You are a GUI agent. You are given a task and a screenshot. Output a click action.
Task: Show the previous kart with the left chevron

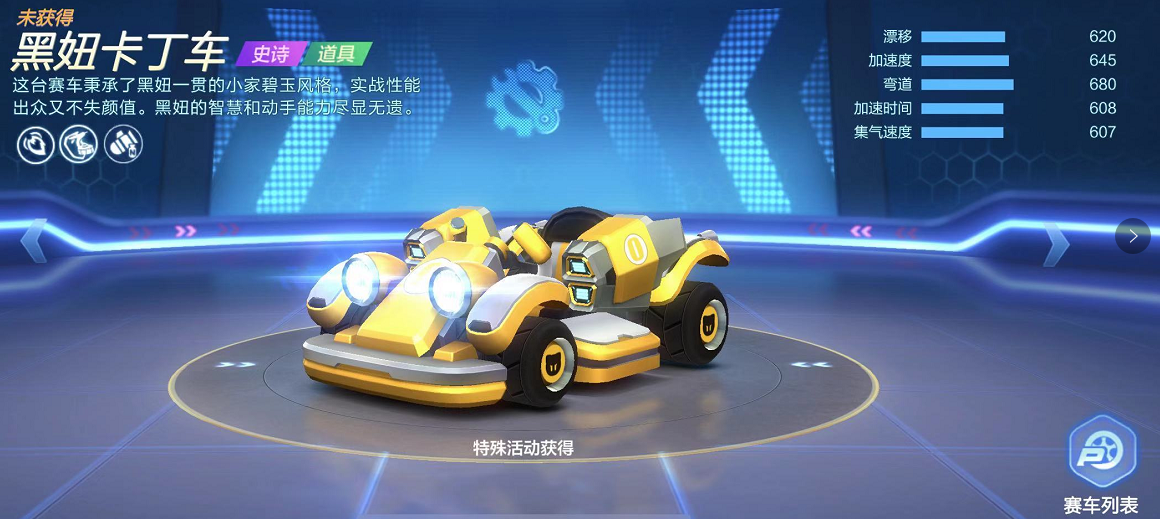pos(33,240)
